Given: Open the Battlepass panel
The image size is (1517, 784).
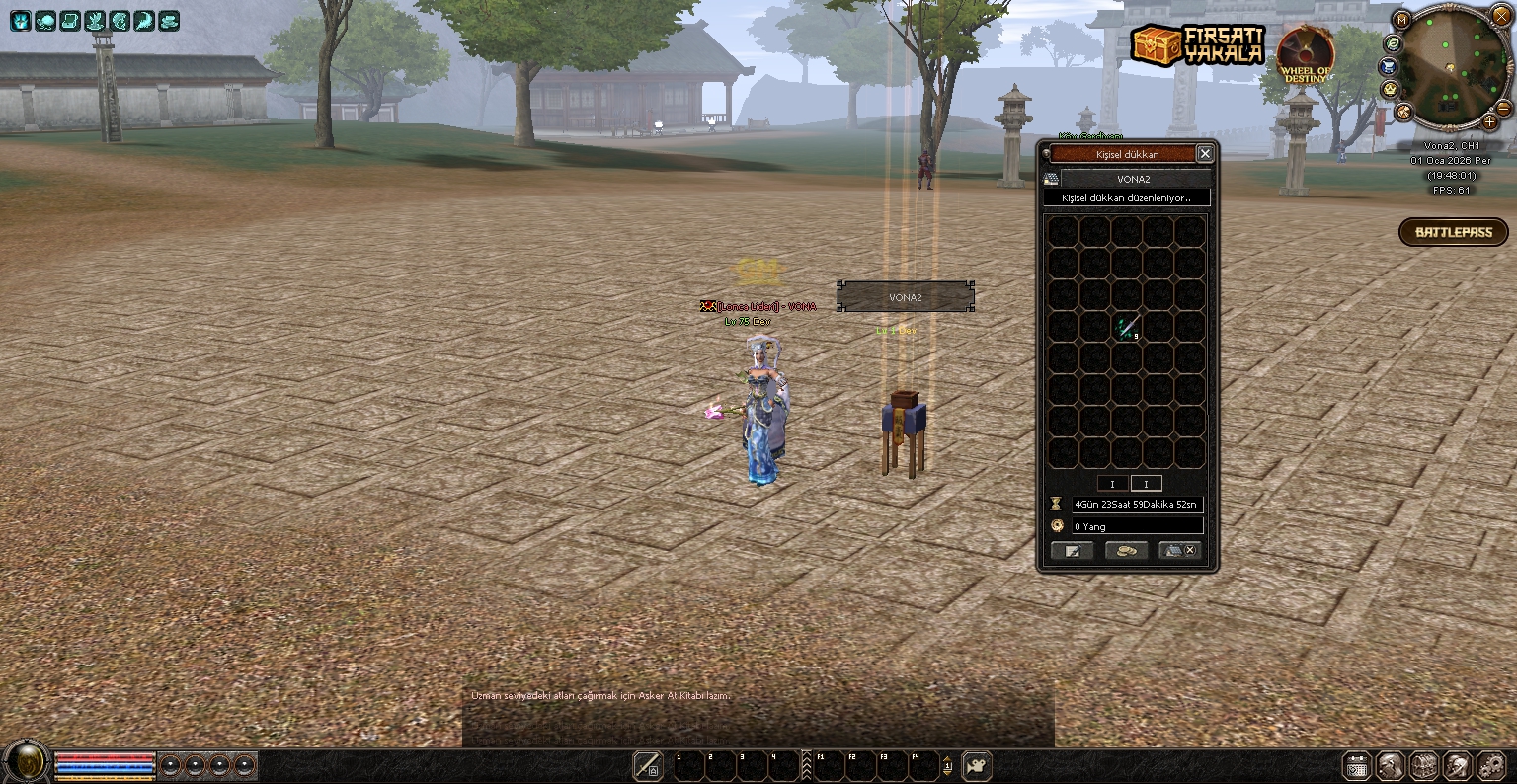Looking at the screenshot, I should click(x=1453, y=232).
